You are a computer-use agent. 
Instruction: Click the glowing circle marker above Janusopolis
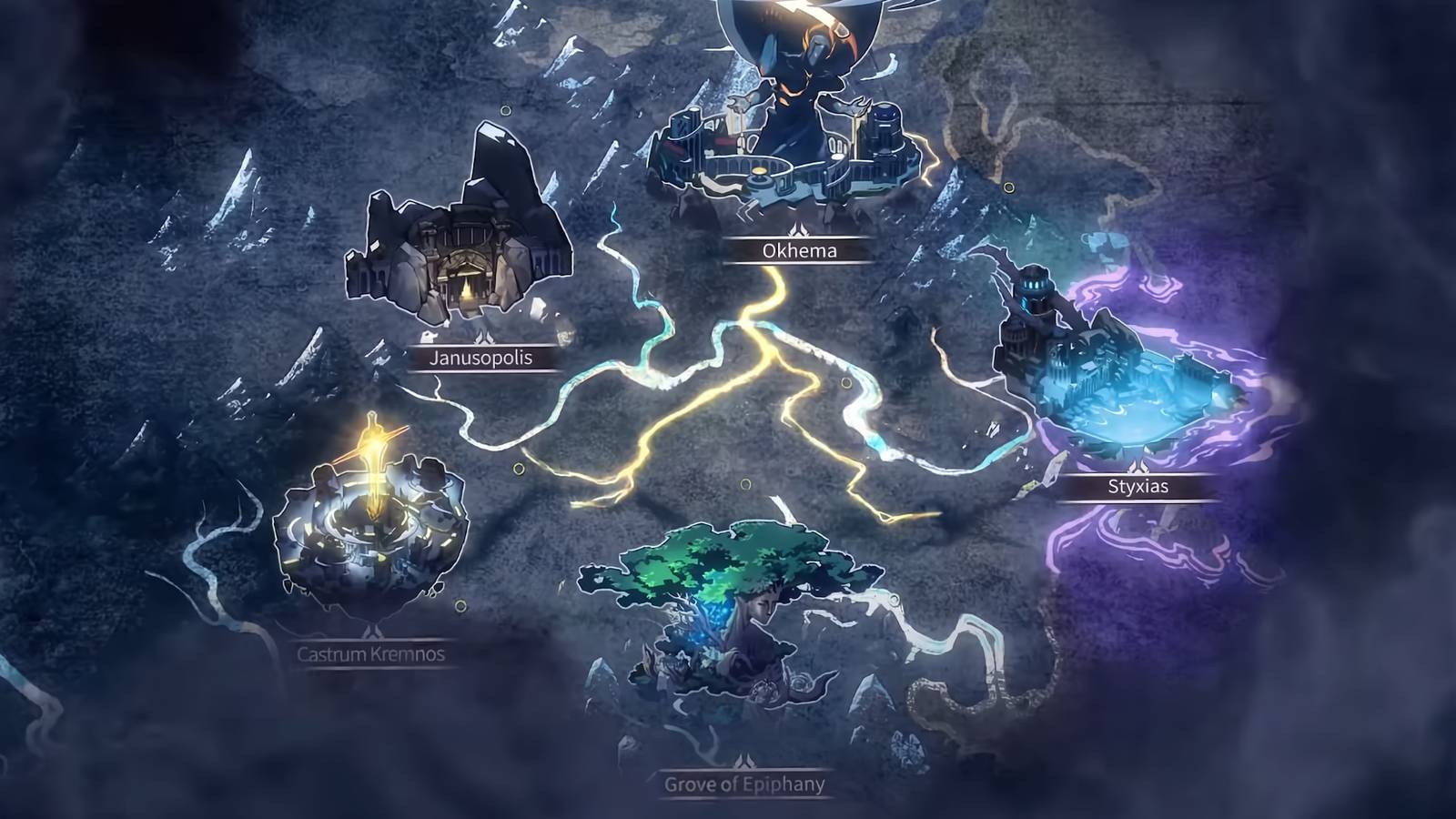click(505, 111)
